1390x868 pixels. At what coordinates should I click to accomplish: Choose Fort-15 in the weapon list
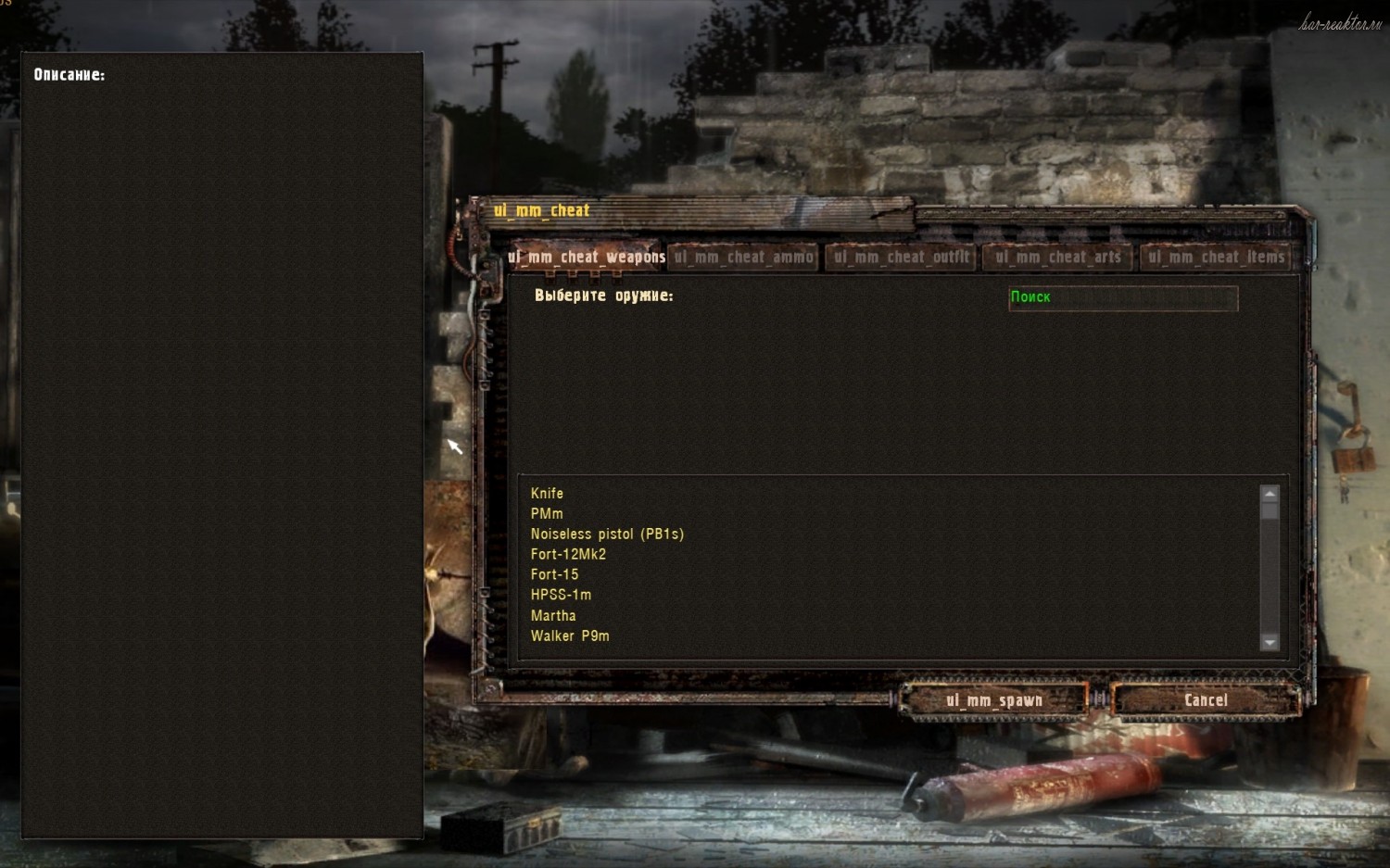click(554, 575)
